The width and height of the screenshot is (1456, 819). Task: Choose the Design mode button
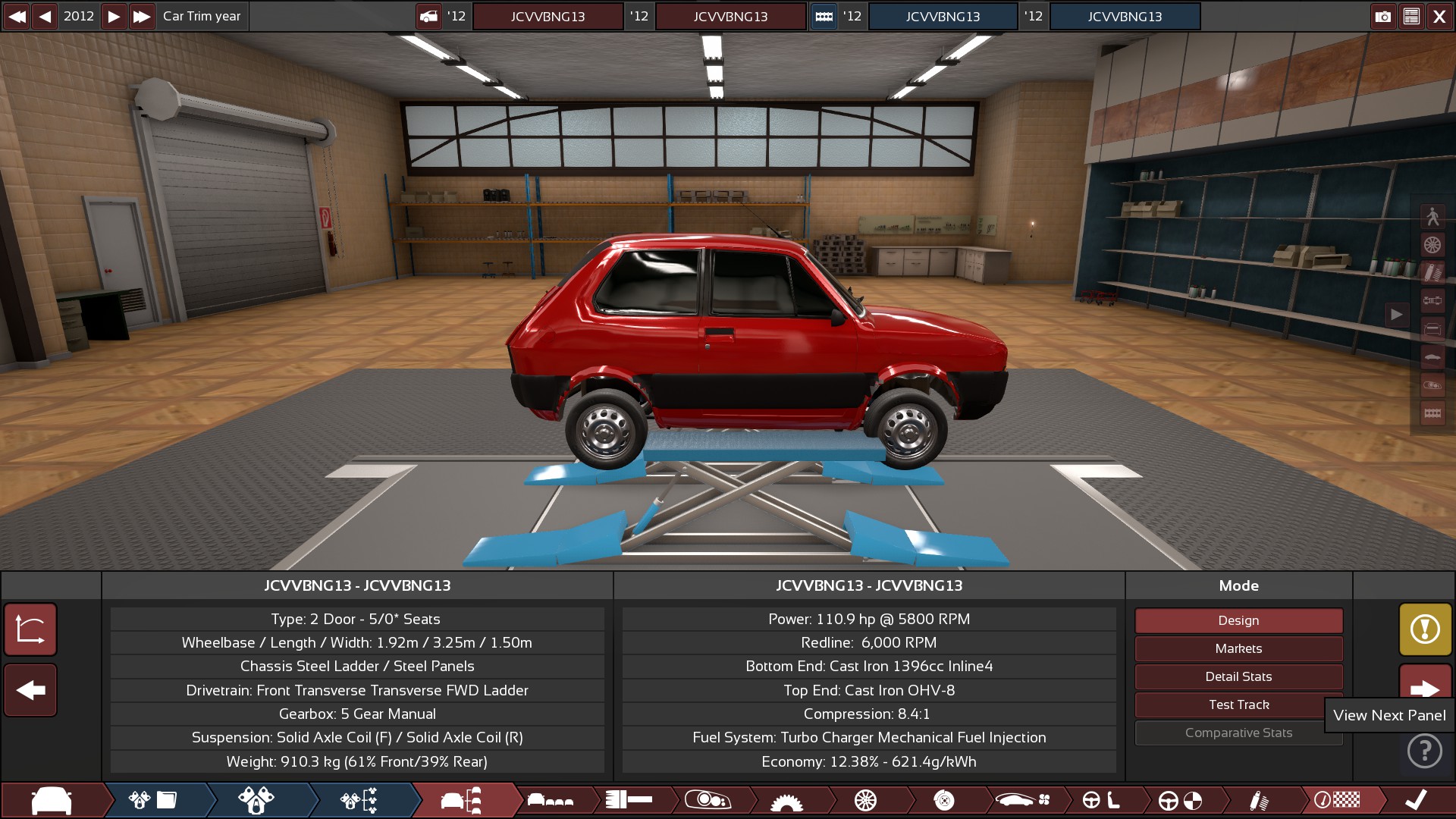(x=1238, y=620)
